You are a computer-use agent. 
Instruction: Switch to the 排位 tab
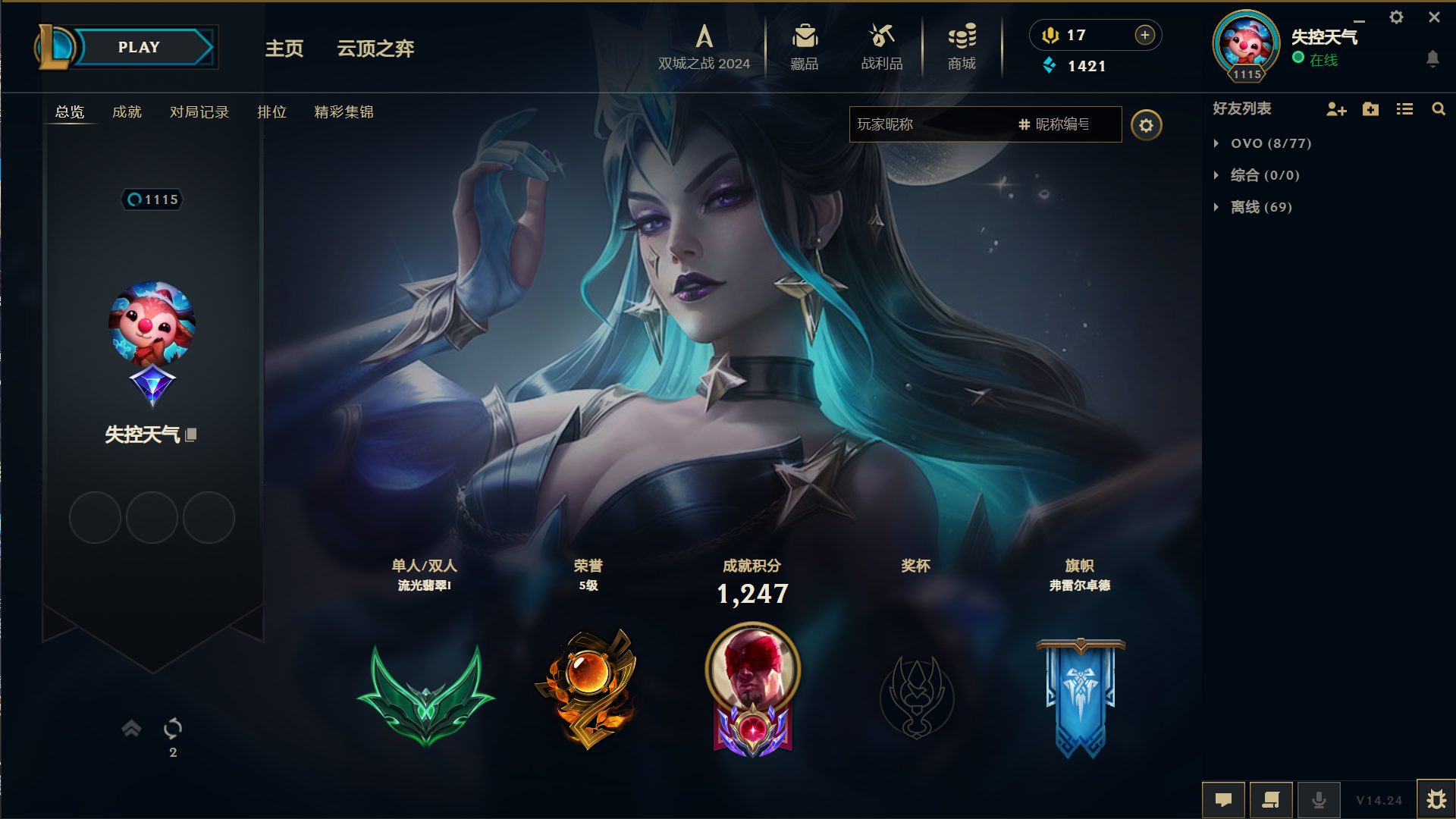(x=271, y=112)
